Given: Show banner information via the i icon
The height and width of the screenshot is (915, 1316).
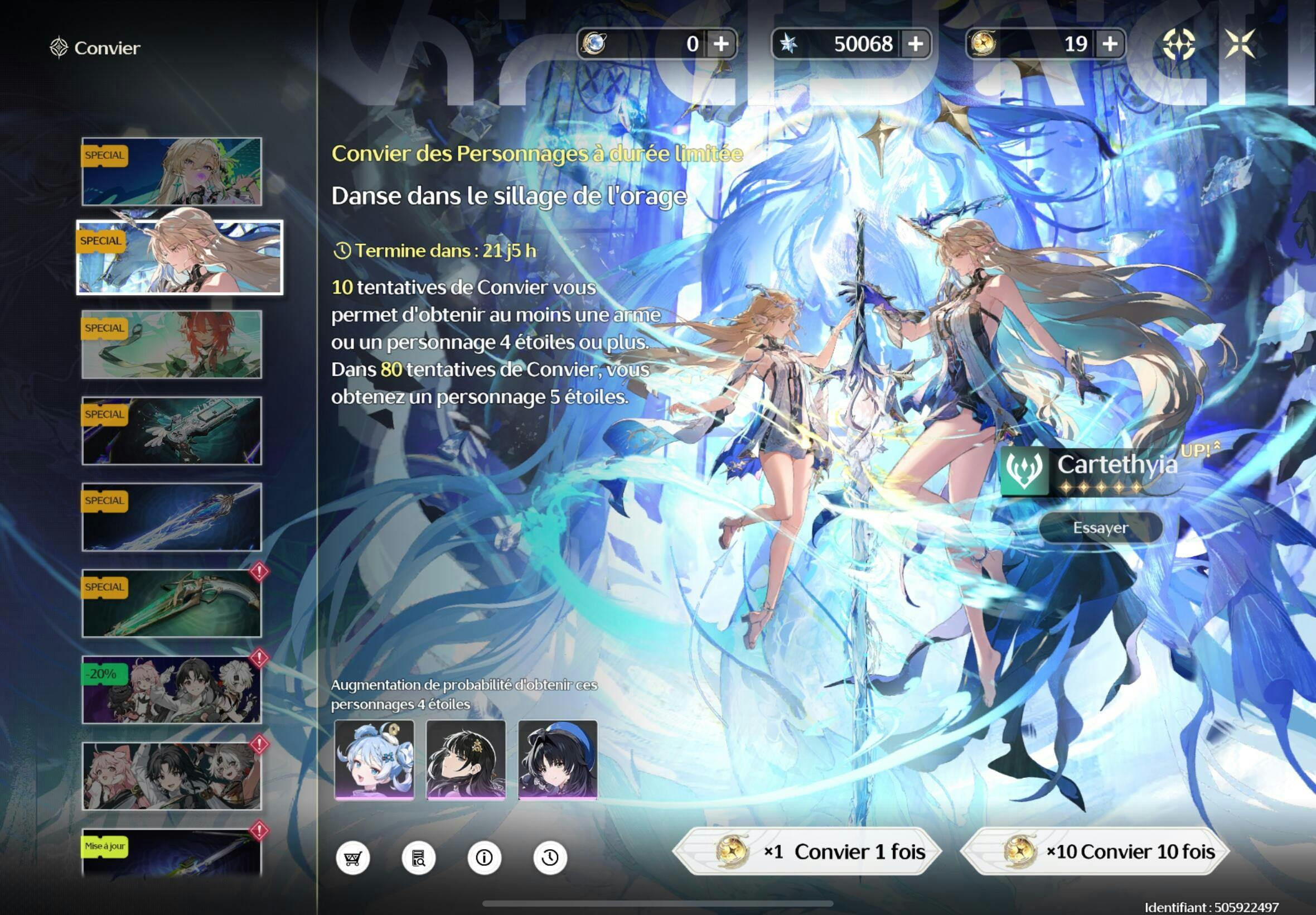Looking at the screenshot, I should coord(484,858).
